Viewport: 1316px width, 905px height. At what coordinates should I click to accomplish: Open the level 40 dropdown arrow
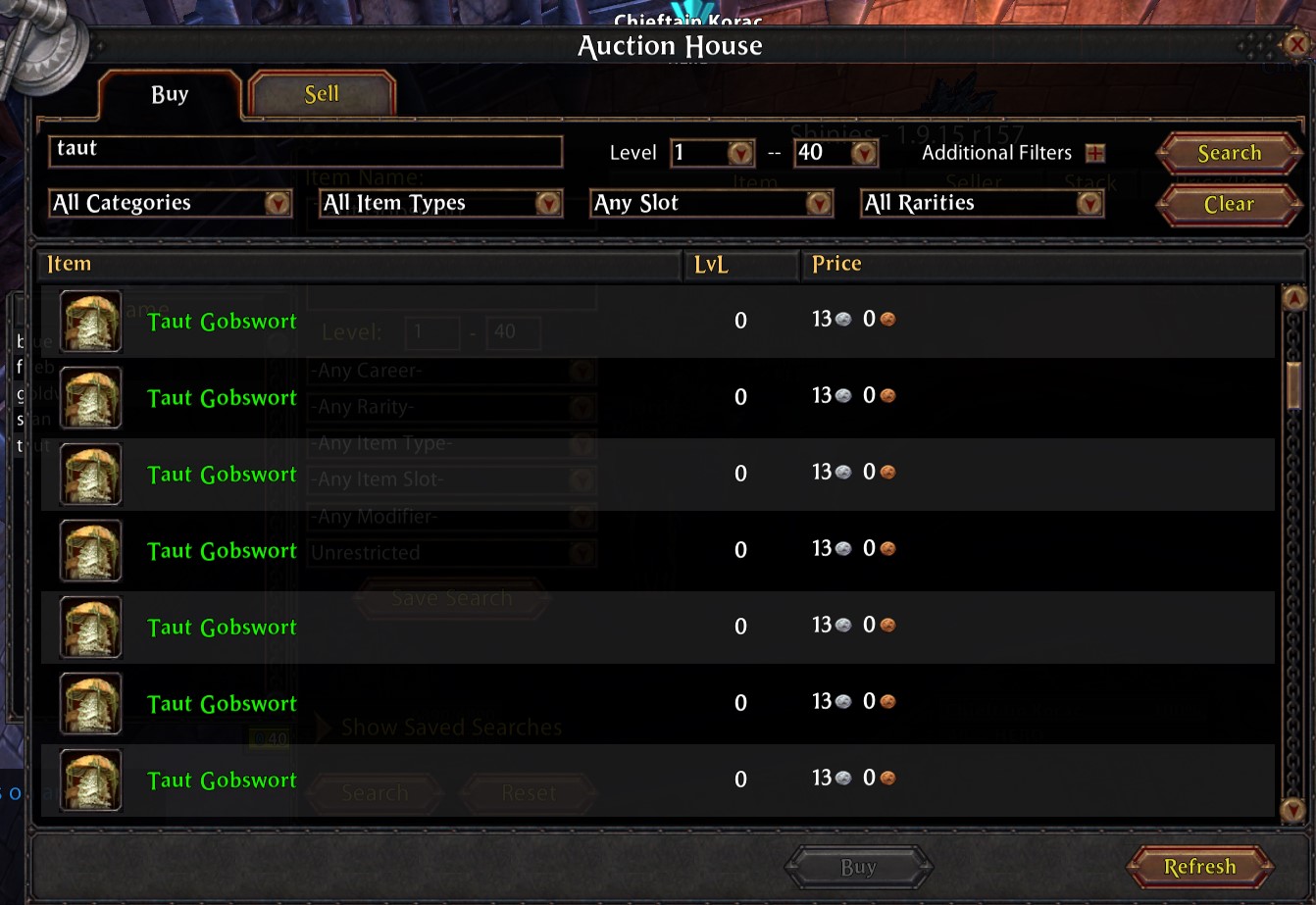pos(864,153)
